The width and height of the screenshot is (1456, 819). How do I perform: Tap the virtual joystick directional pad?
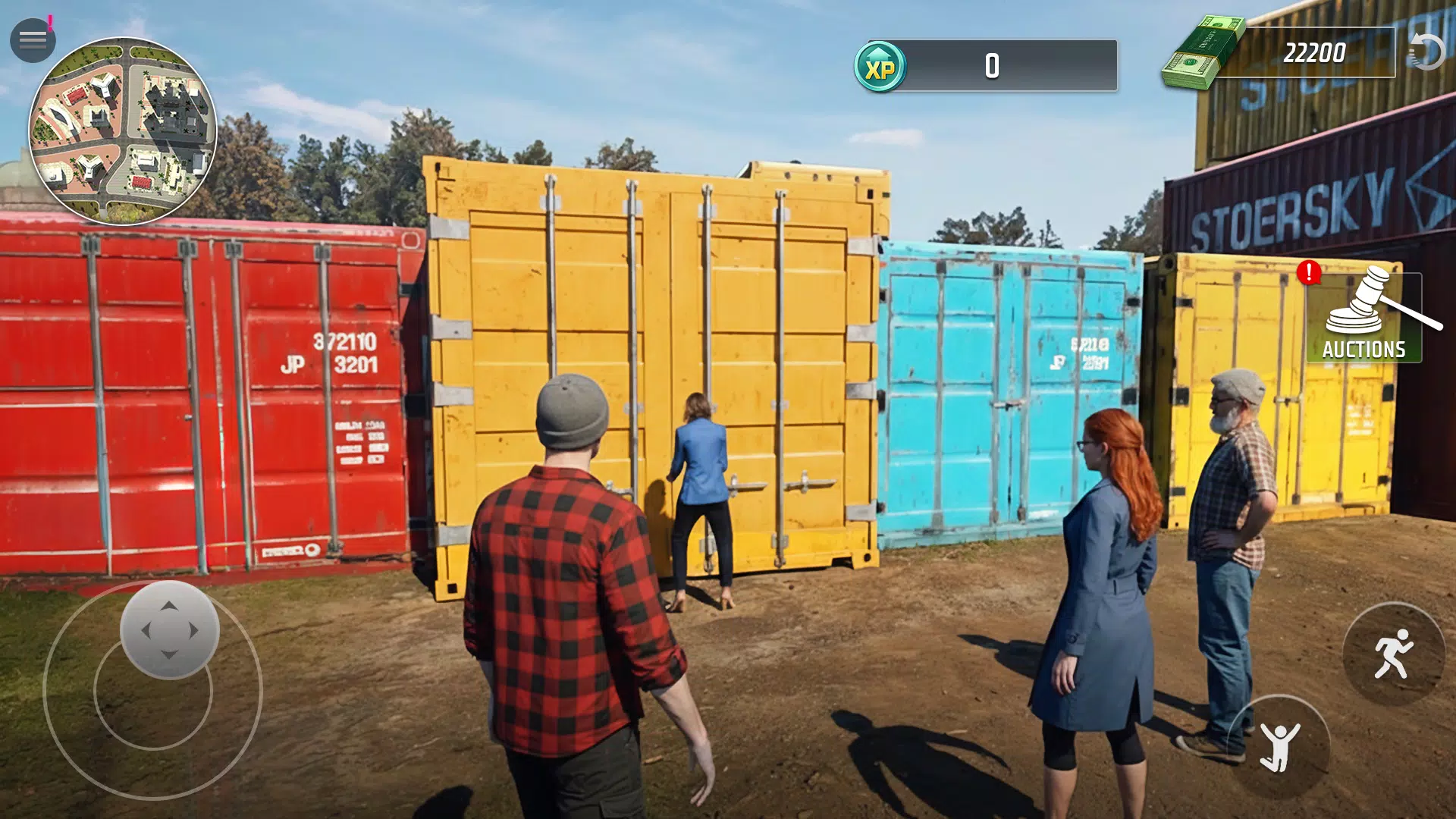[170, 629]
